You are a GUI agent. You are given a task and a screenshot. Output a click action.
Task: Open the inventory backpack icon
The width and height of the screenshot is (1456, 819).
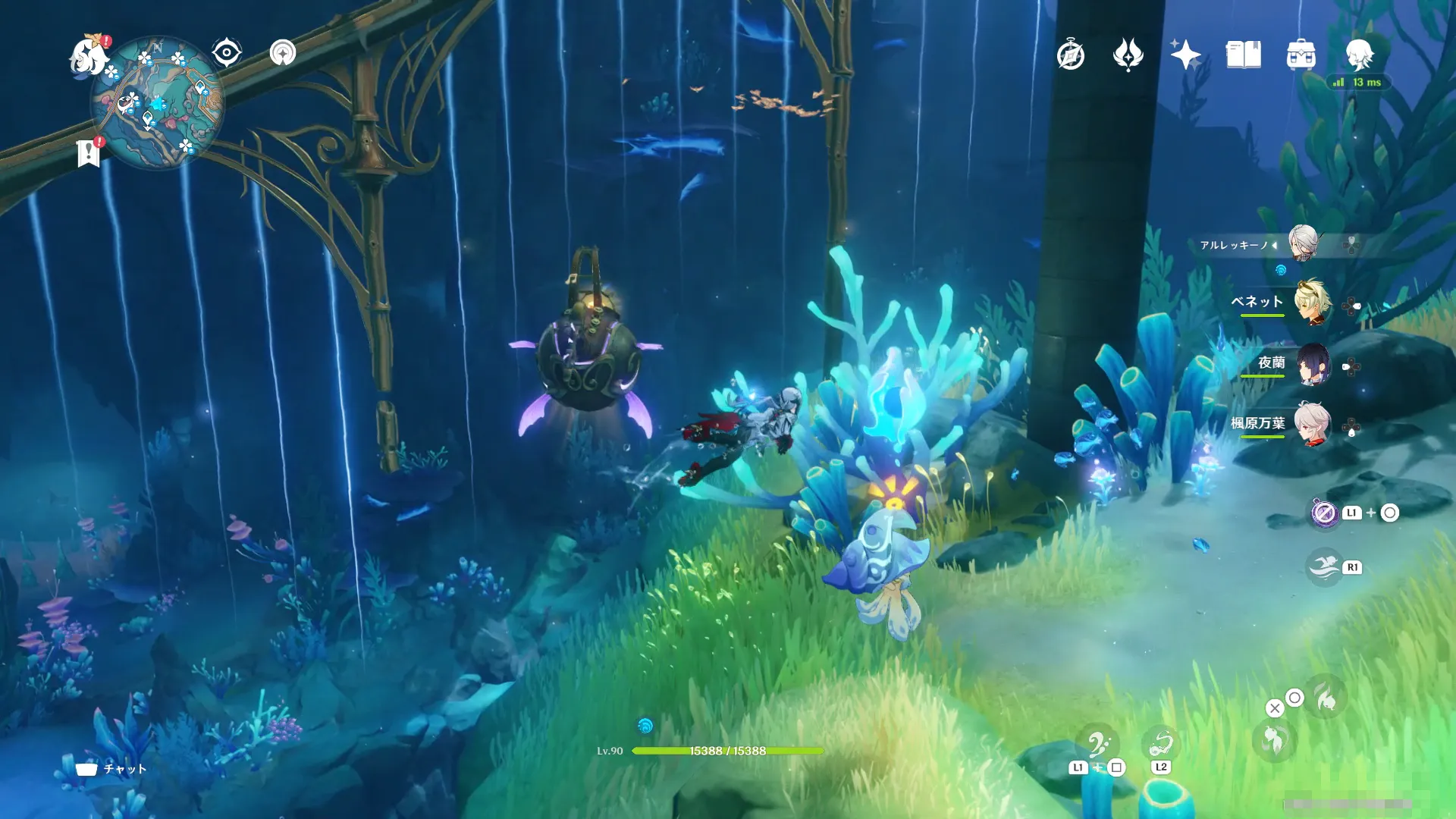[x=1301, y=55]
